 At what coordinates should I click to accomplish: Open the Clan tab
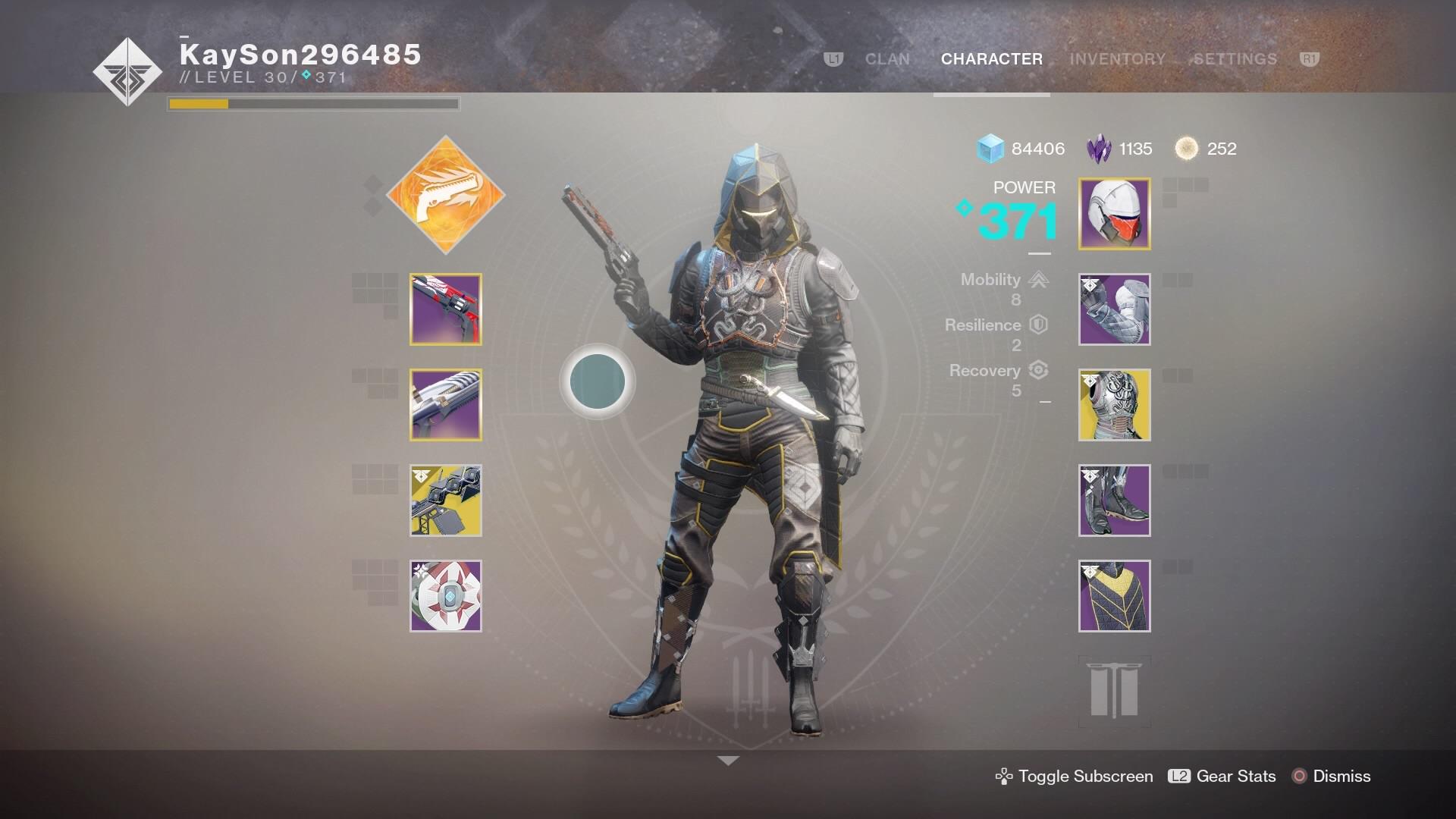click(x=886, y=59)
